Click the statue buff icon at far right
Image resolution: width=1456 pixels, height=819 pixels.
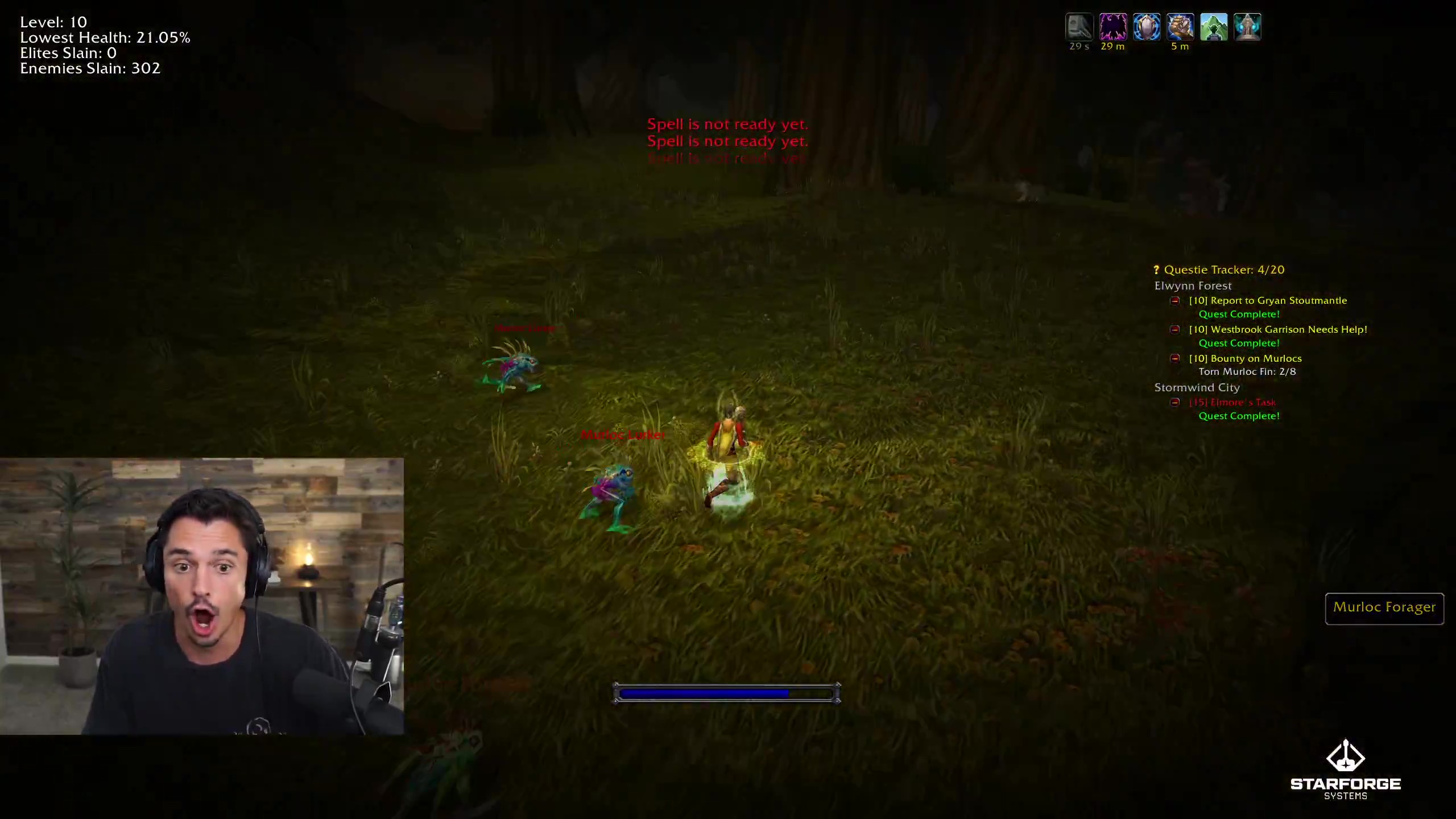click(x=1248, y=26)
